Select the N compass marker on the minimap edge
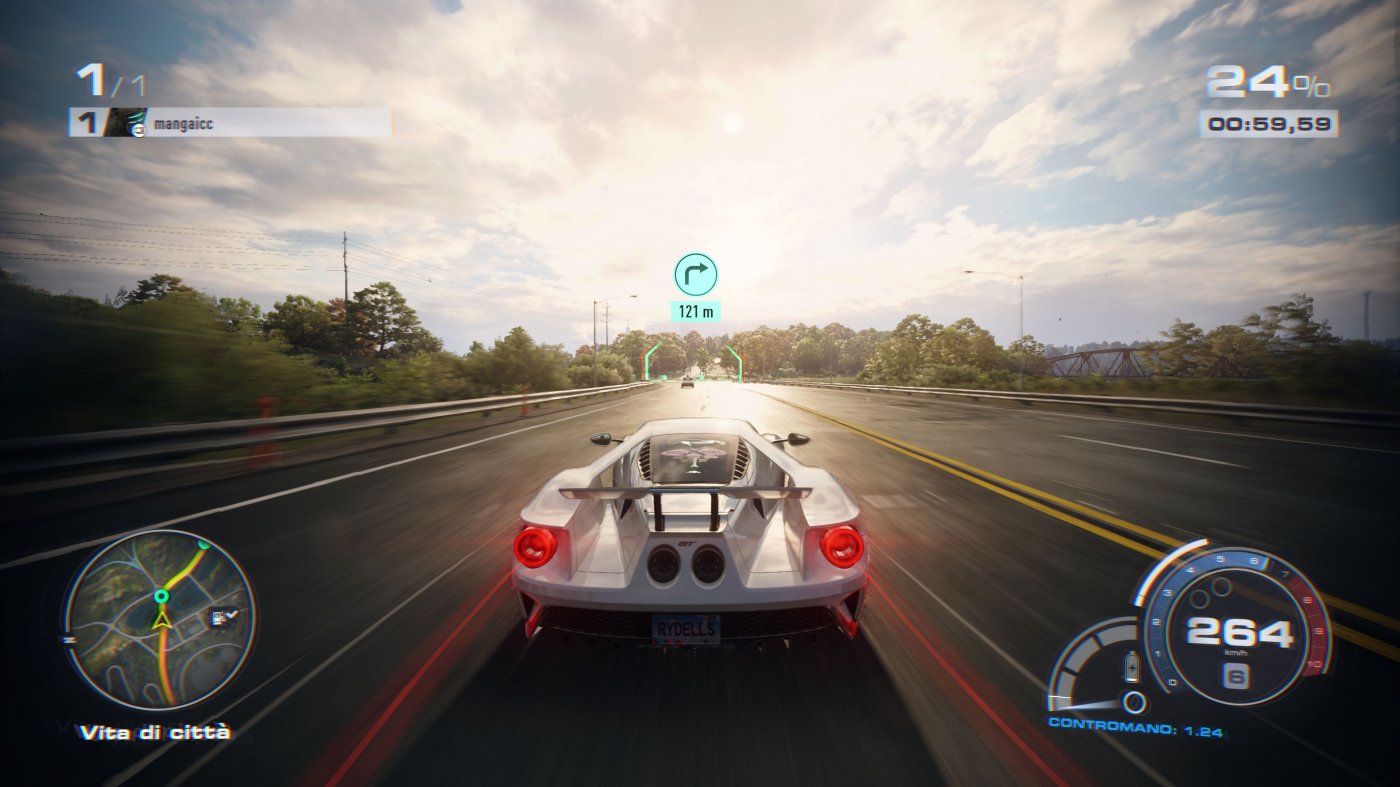This screenshot has height=787, width=1400. tap(68, 638)
